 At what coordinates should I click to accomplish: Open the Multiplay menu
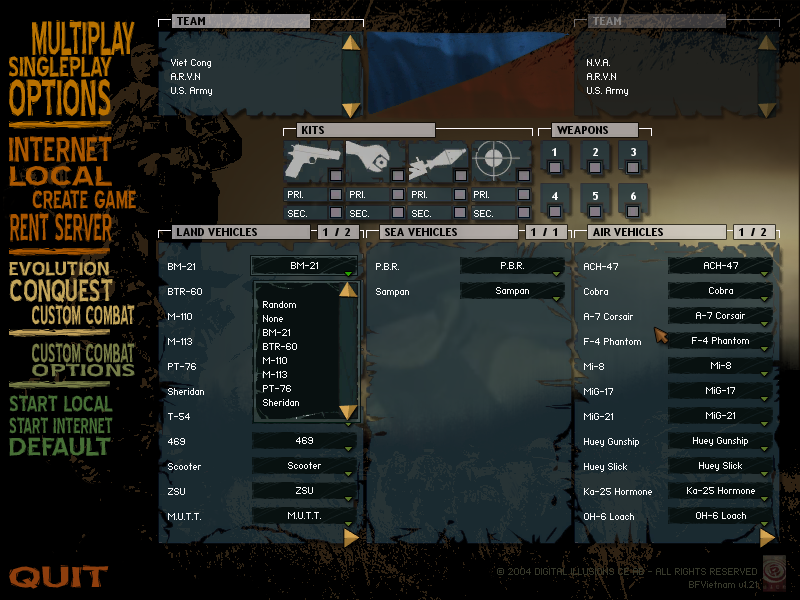click(82, 39)
